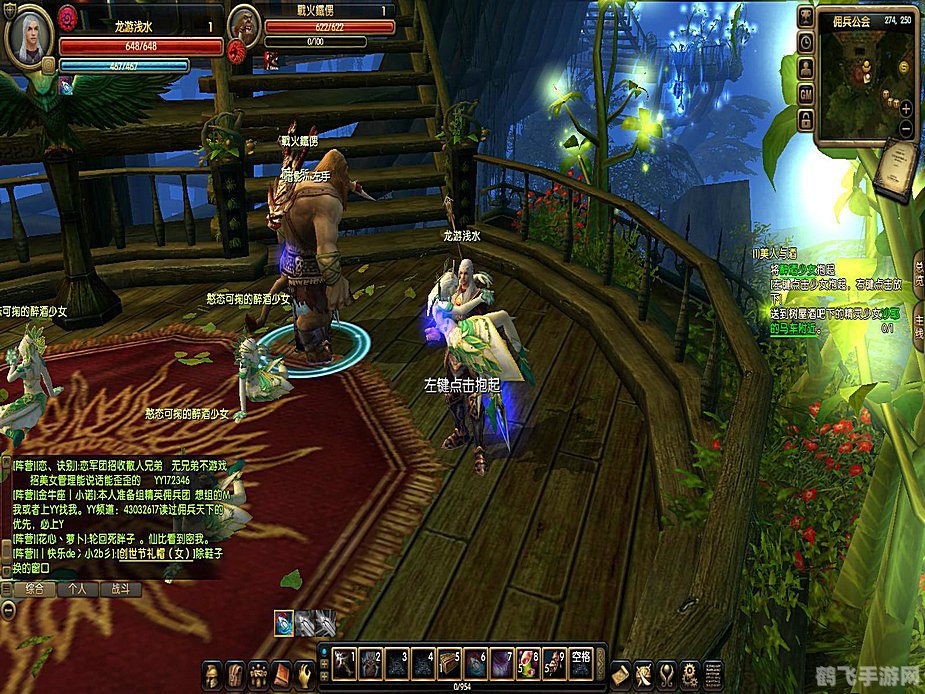The width and height of the screenshot is (925, 694).
Task: Select the blue gem shortcut above hotbar
Action: [x=284, y=621]
